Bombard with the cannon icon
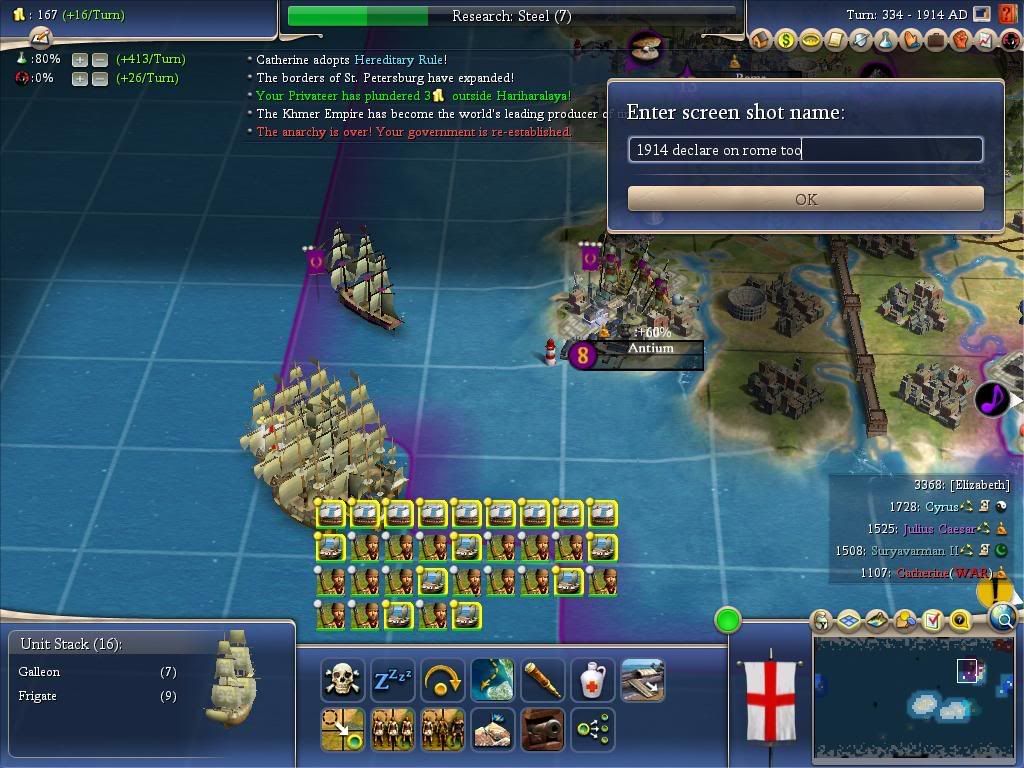Image resolution: width=1024 pixels, height=768 pixels. [x=543, y=730]
